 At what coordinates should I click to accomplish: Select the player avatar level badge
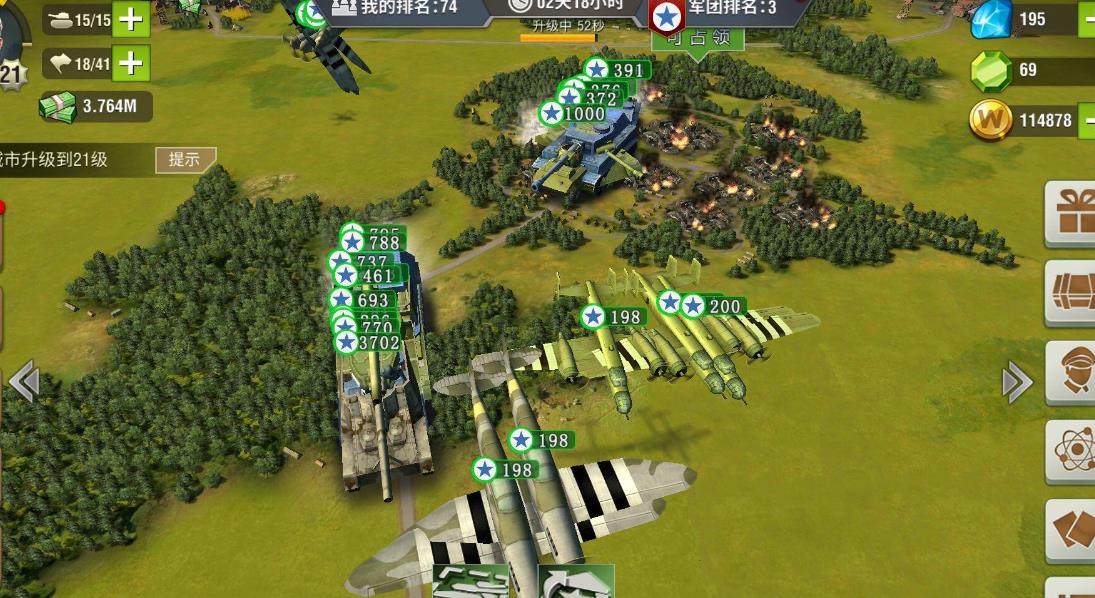[x=12, y=70]
